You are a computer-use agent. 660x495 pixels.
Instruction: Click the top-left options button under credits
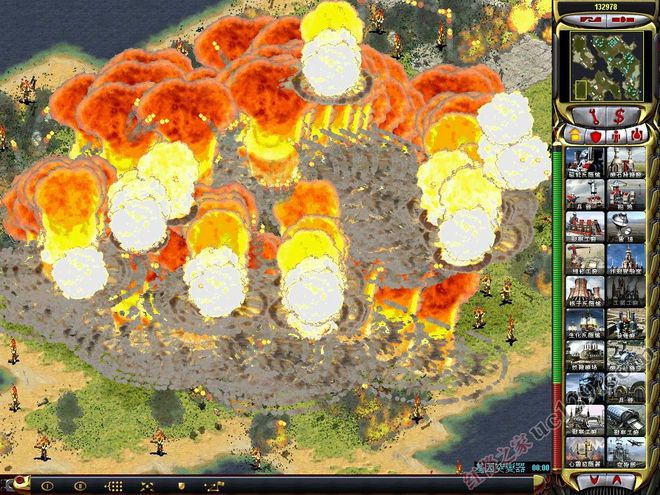(592, 19)
